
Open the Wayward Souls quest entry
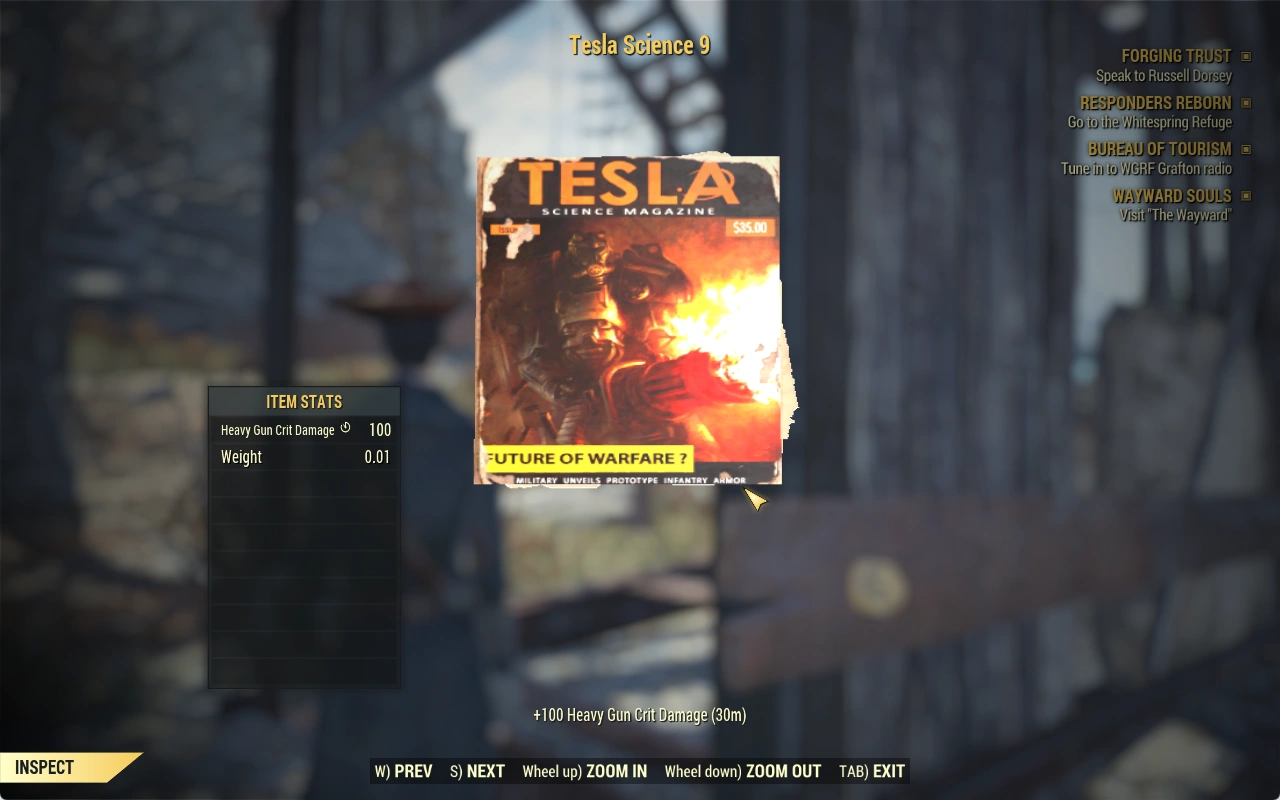1171,196
